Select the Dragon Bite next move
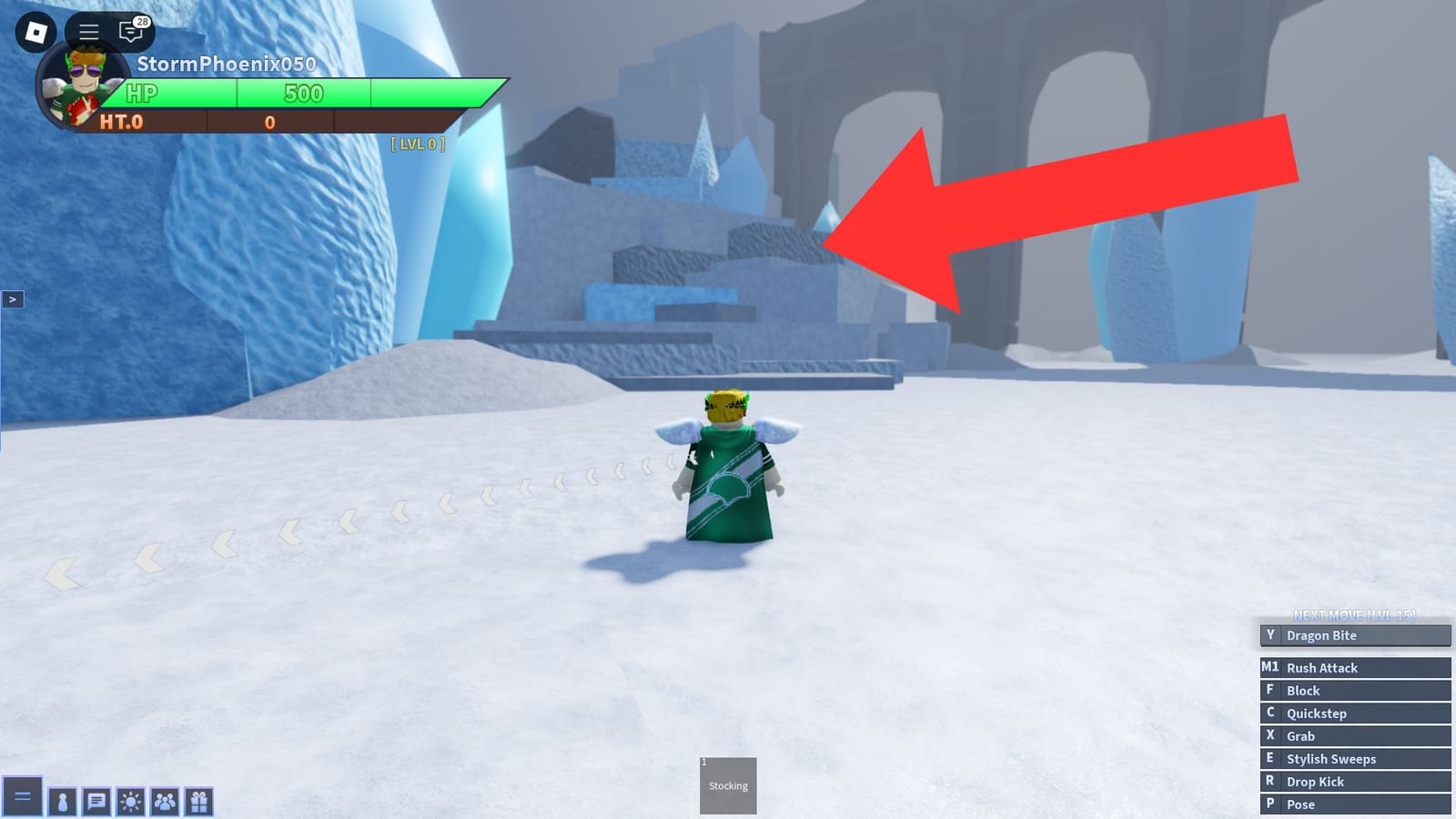Image resolution: width=1456 pixels, height=819 pixels. 1354,635
